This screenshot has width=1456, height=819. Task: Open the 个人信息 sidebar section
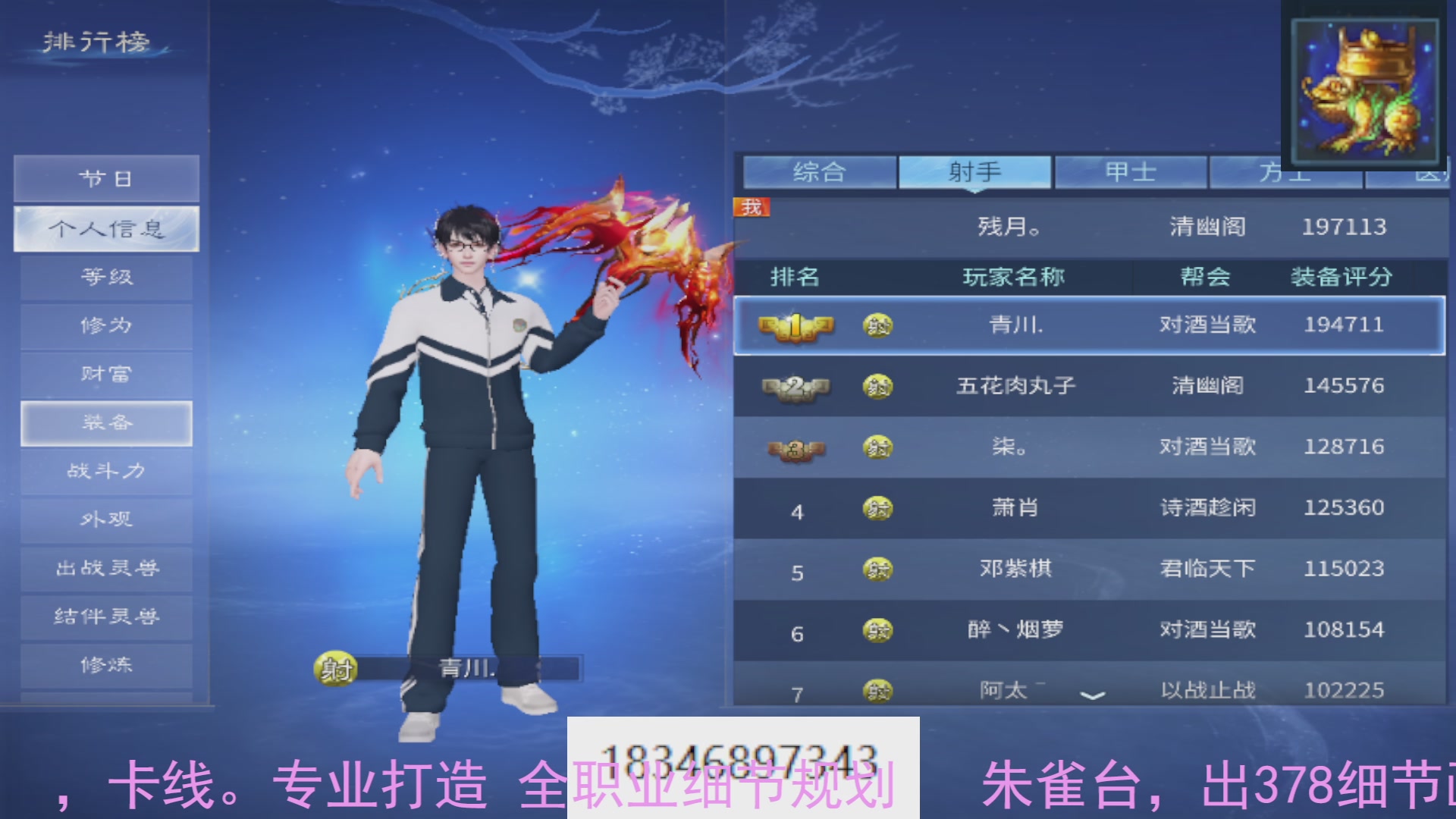point(105,228)
